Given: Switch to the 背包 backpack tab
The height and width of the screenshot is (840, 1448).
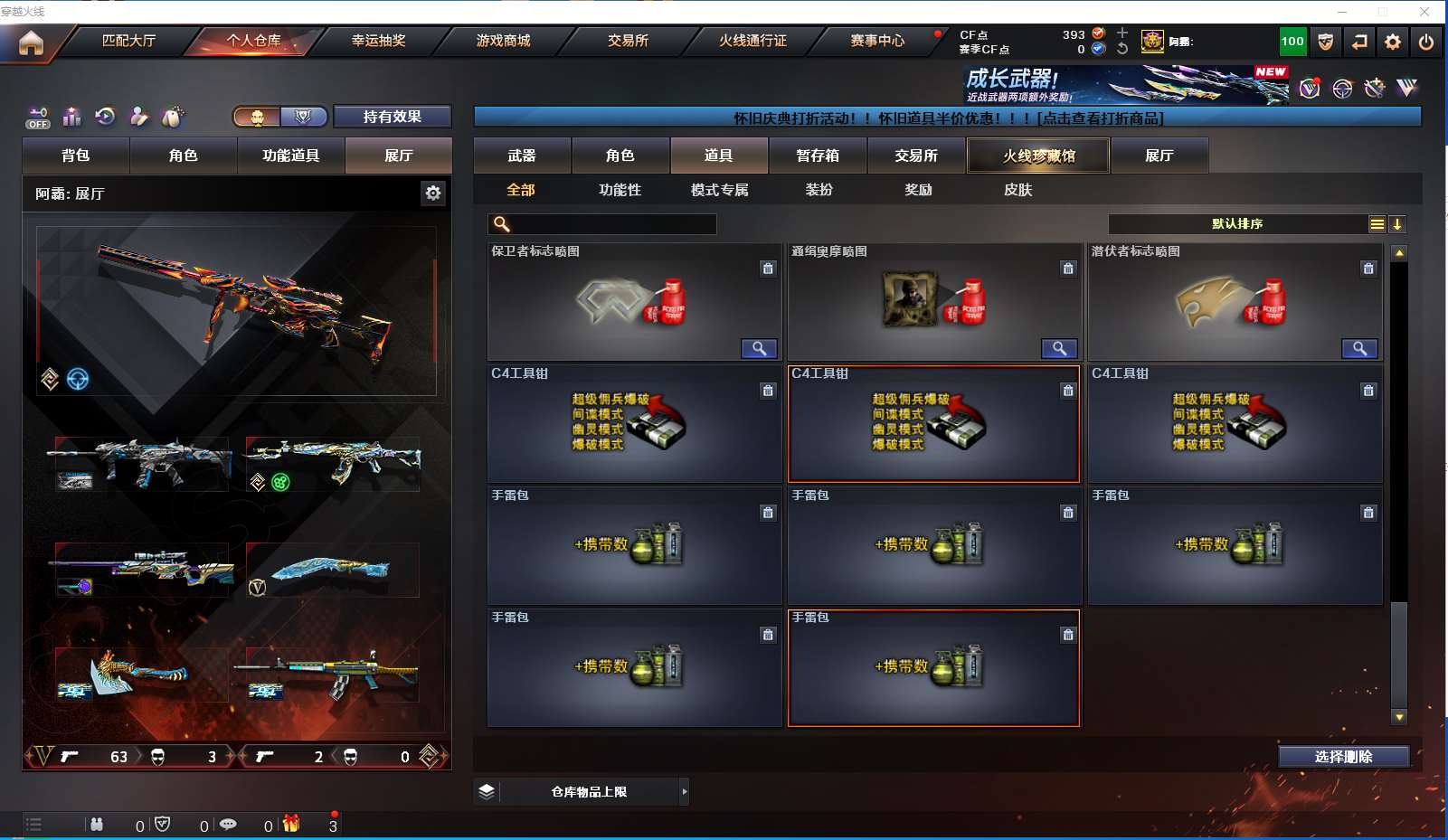Looking at the screenshot, I should 76,156.
